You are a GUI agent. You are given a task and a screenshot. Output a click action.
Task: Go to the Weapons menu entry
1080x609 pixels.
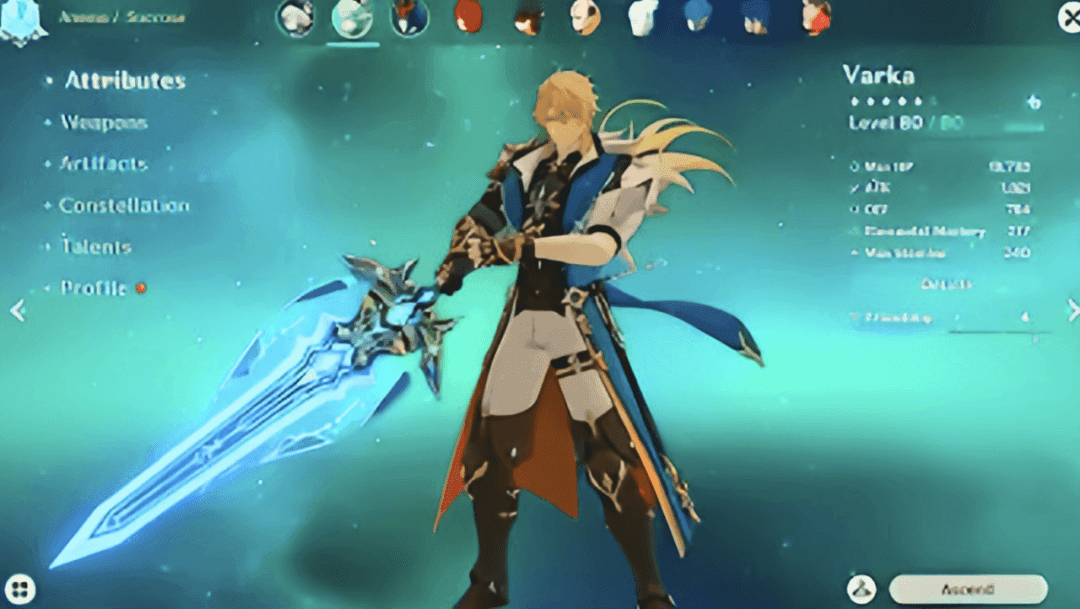[x=104, y=123]
